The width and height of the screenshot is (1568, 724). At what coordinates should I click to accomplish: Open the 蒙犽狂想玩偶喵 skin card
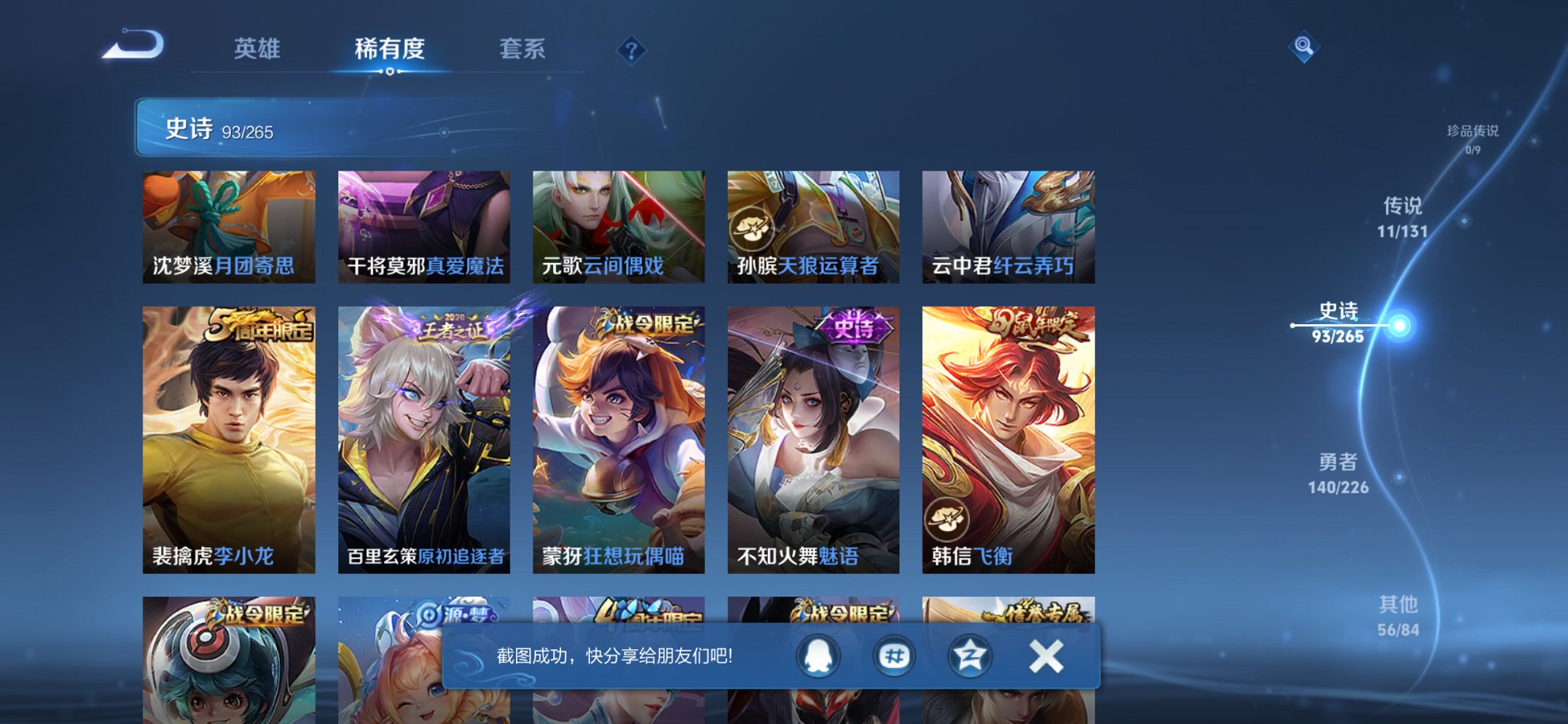tap(618, 437)
